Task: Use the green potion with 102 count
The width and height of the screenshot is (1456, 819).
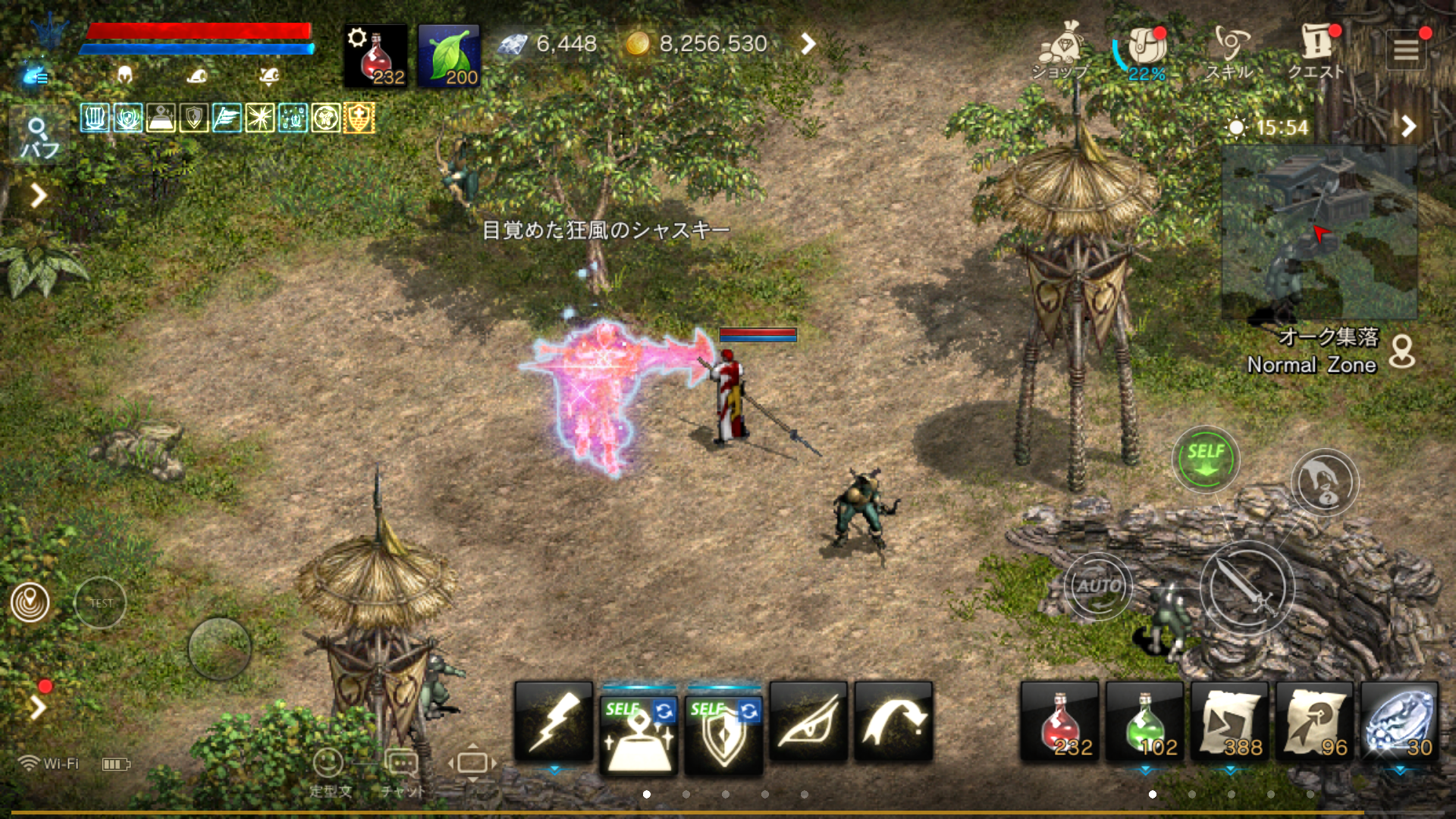Action: [x=1145, y=722]
